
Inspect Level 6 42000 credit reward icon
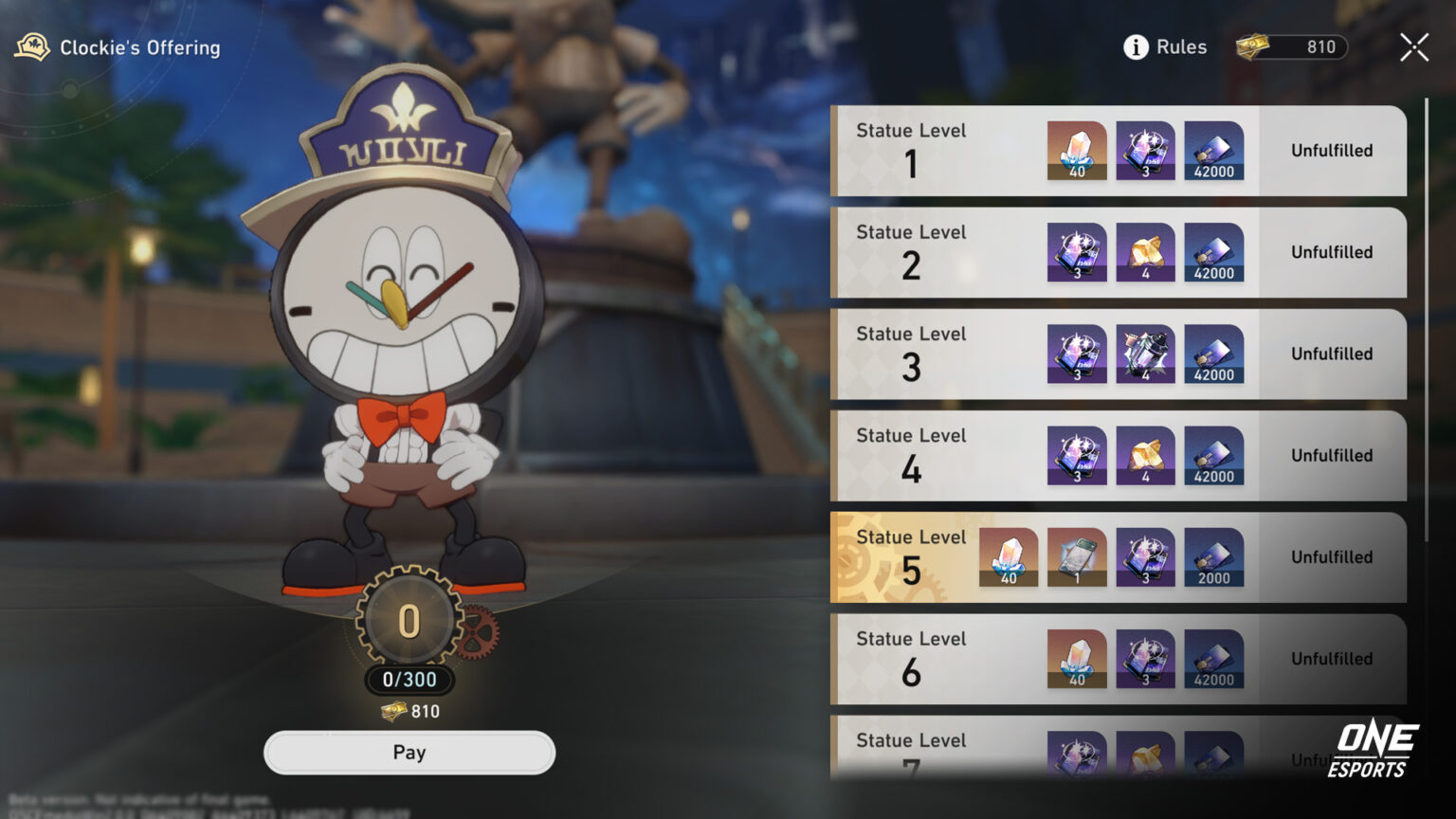click(x=1213, y=659)
